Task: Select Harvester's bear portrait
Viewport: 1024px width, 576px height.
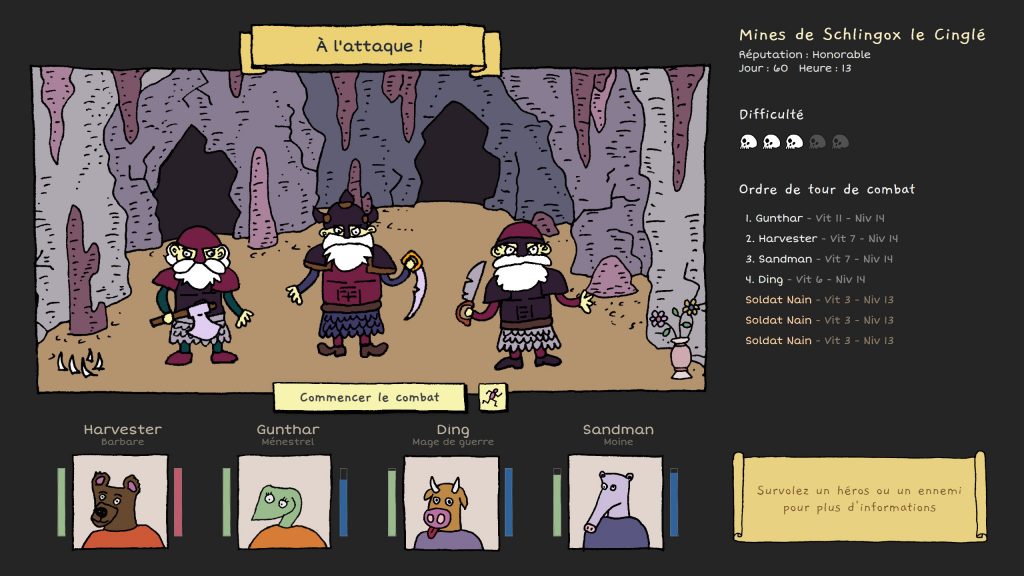Action: coord(120,502)
